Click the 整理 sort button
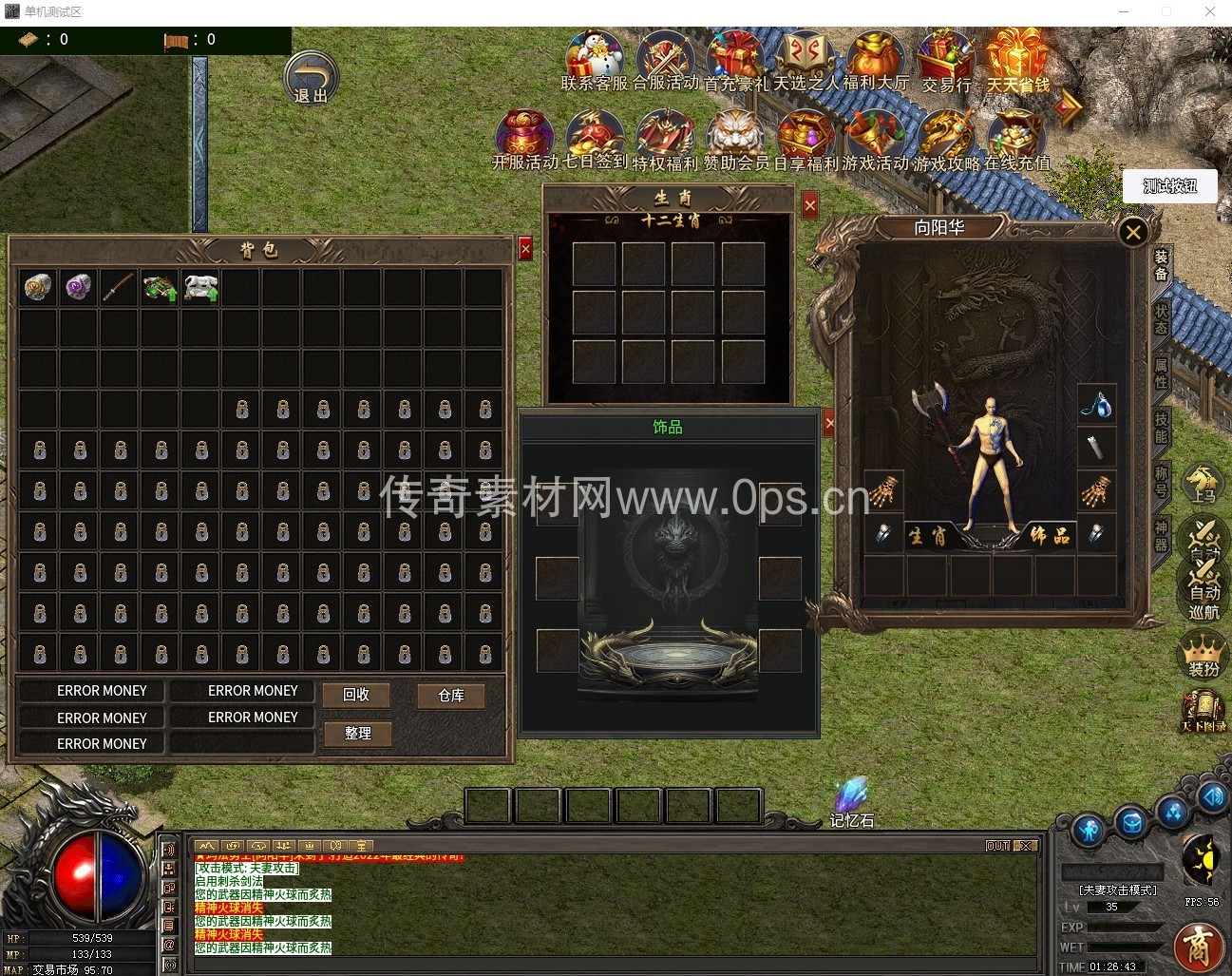The image size is (1232, 976). pos(357,733)
